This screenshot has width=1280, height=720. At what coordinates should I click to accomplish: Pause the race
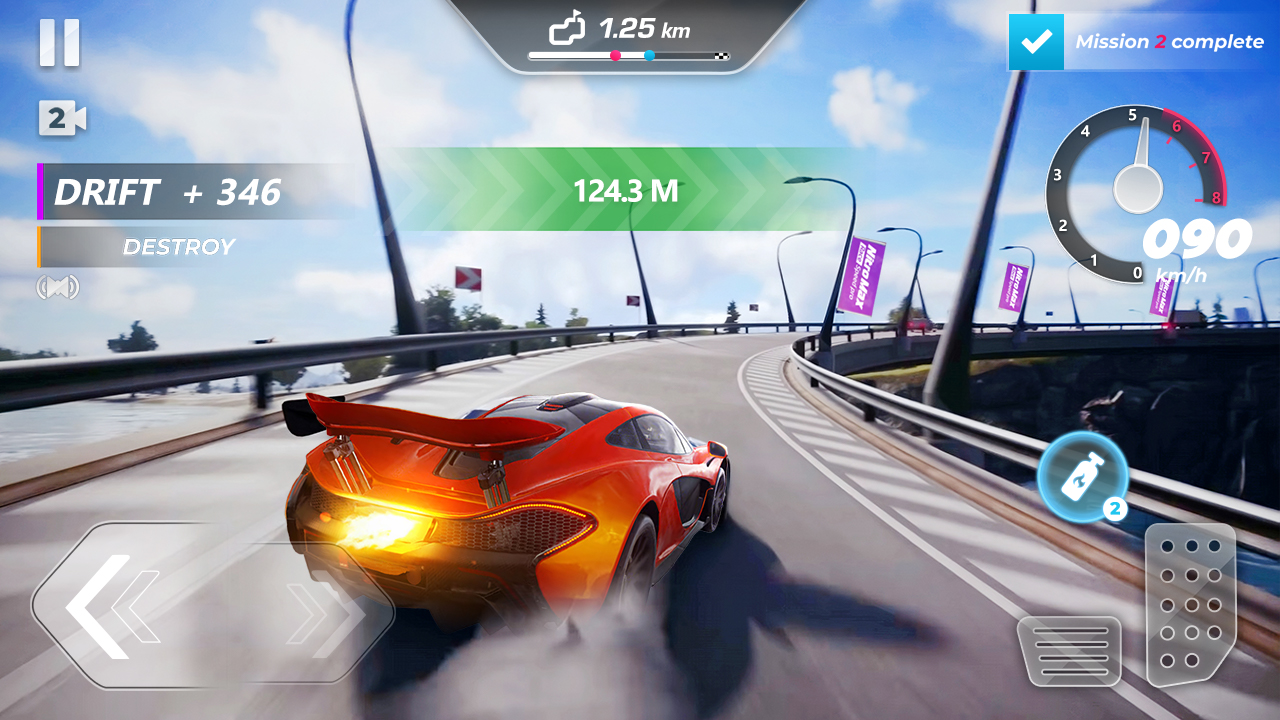coord(59,45)
